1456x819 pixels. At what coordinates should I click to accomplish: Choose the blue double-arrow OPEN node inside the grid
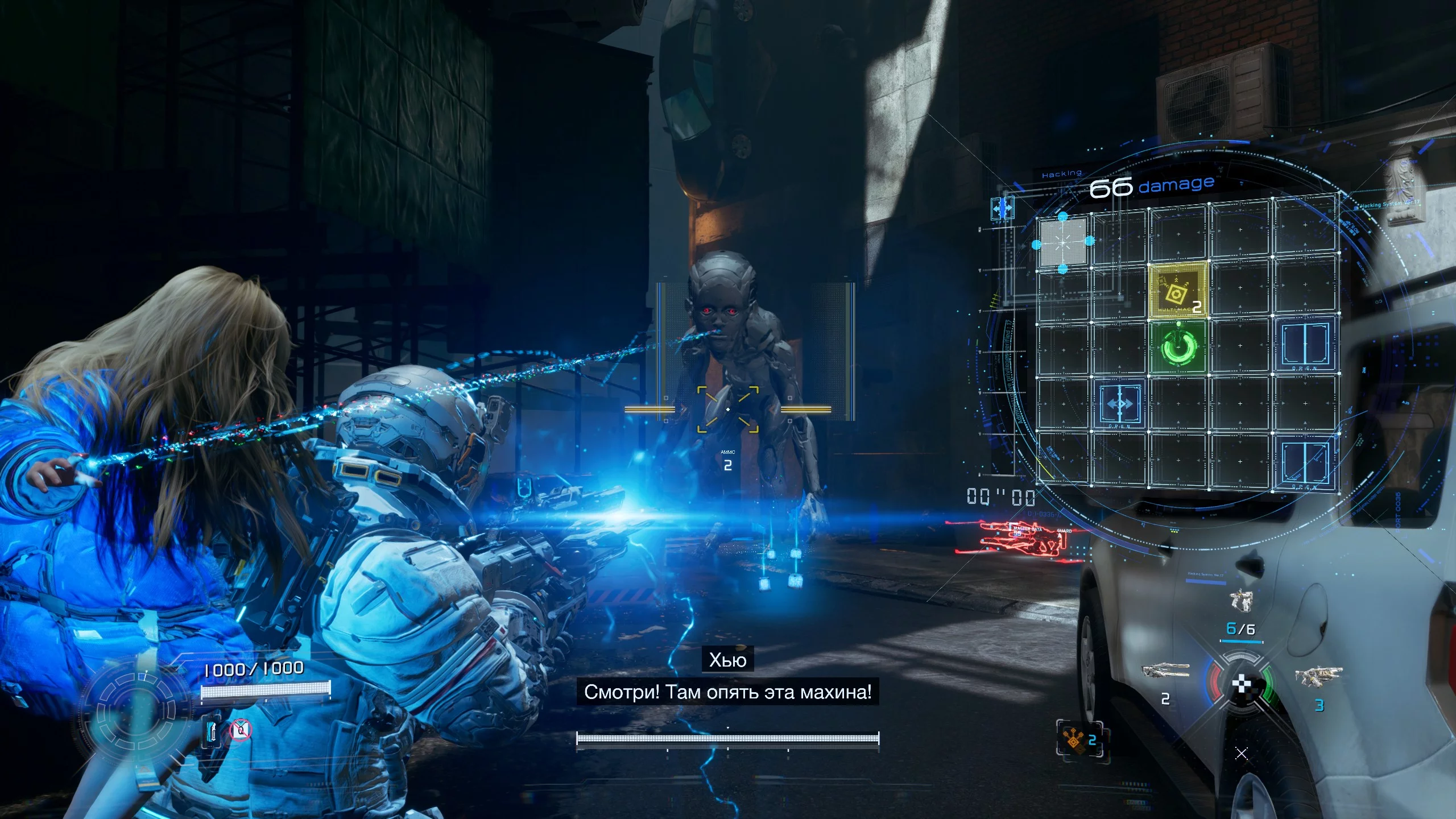1119,405
